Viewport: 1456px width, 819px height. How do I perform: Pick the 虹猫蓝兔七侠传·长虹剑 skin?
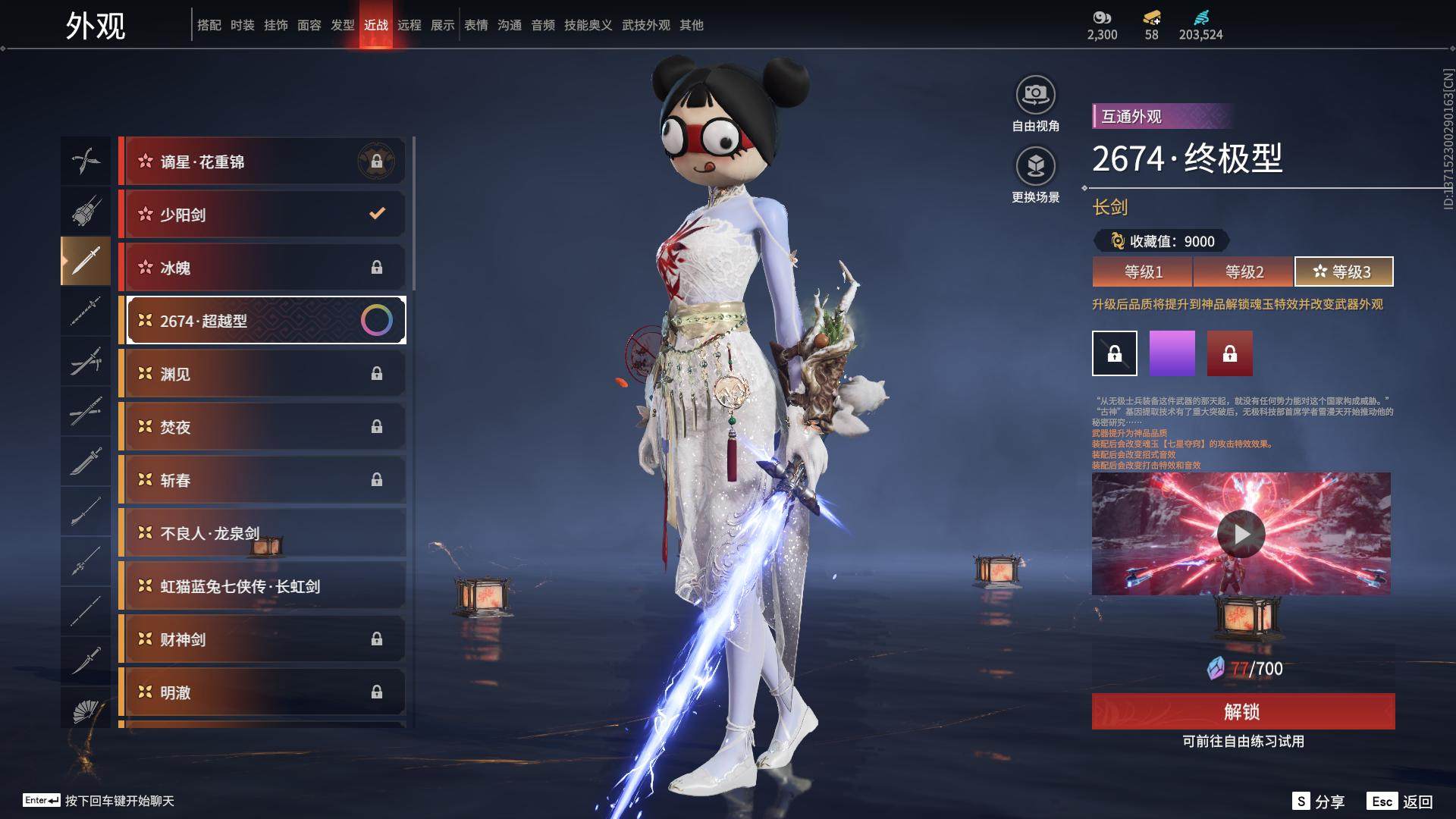[263, 586]
